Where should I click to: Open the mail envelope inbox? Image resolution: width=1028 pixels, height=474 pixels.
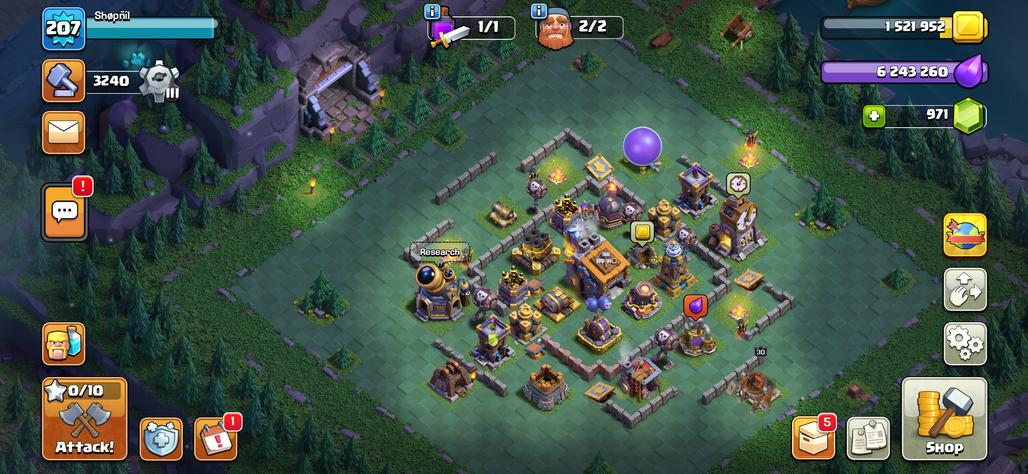63,131
